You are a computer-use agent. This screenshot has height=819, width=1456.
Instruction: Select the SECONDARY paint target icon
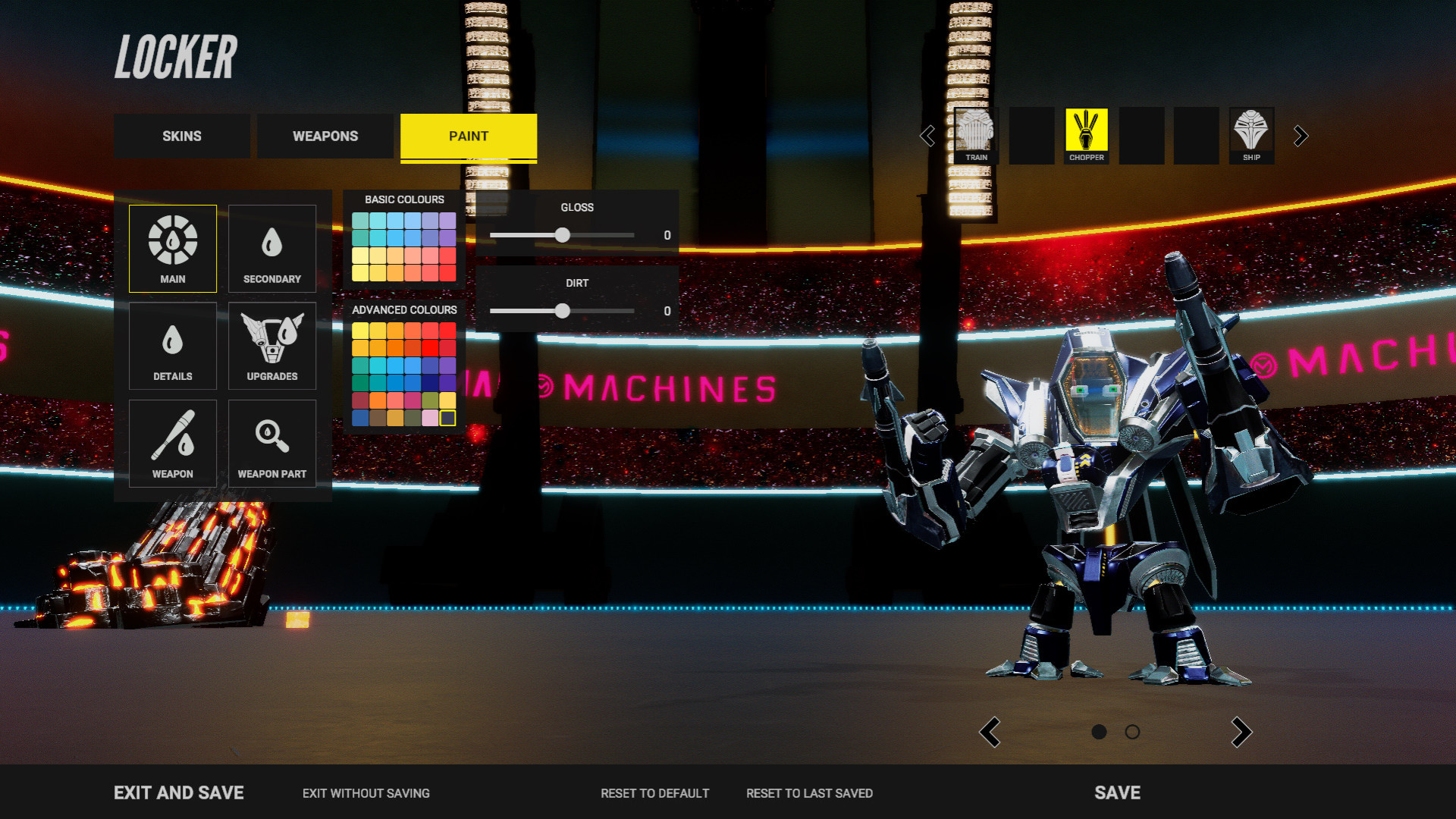(271, 248)
